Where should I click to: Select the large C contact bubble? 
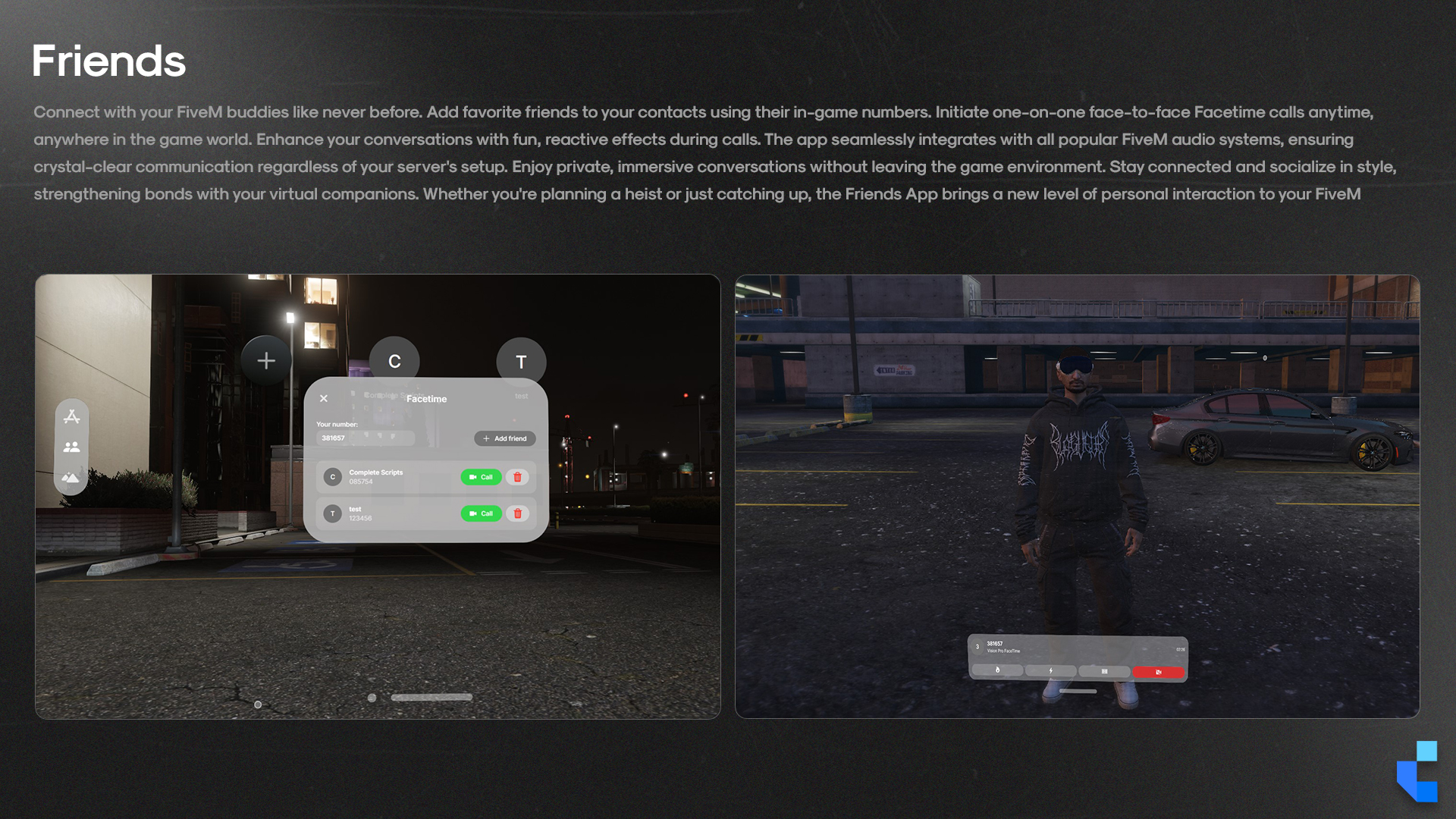coord(394,362)
